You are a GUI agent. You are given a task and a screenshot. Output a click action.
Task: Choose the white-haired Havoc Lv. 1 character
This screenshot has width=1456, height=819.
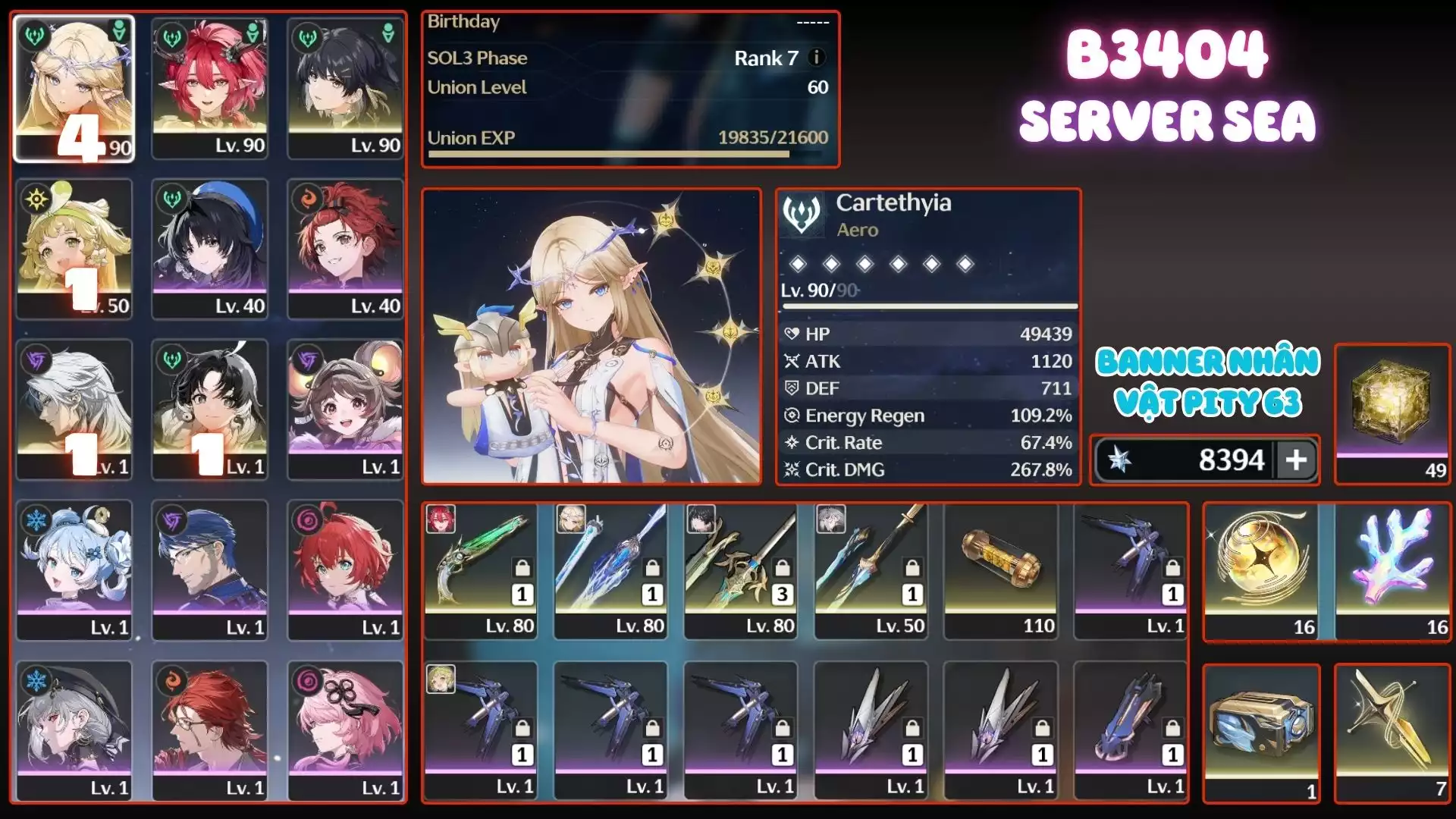(74, 409)
